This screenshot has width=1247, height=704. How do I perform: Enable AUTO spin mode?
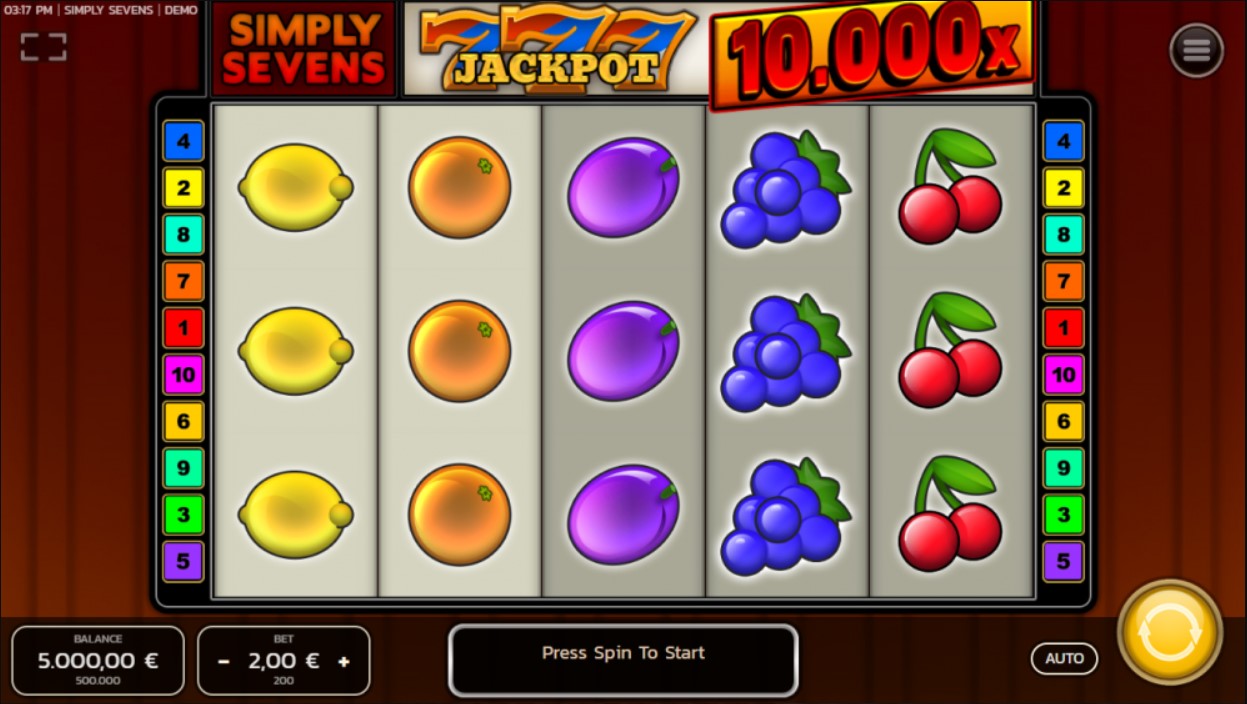tap(1064, 658)
